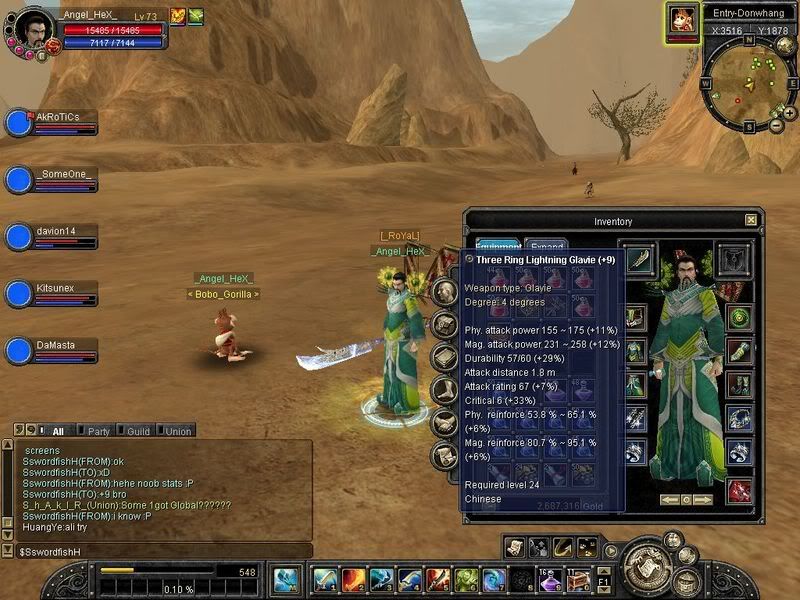Open the Party chat tab
This screenshot has height=600, width=800.
tap(98, 431)
